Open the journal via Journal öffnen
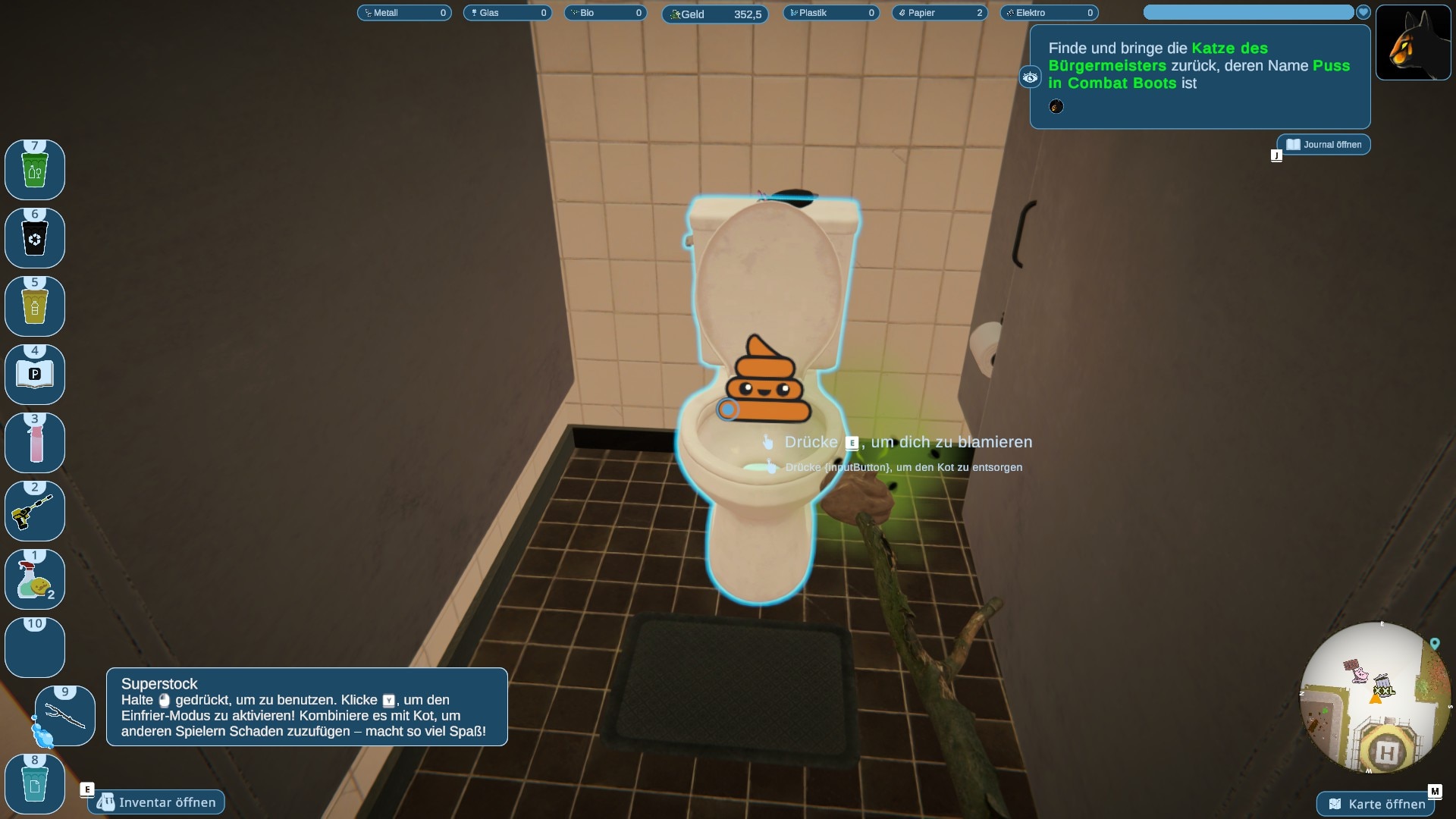Viewport: 1456px width, 819px height. point(1324,145)
